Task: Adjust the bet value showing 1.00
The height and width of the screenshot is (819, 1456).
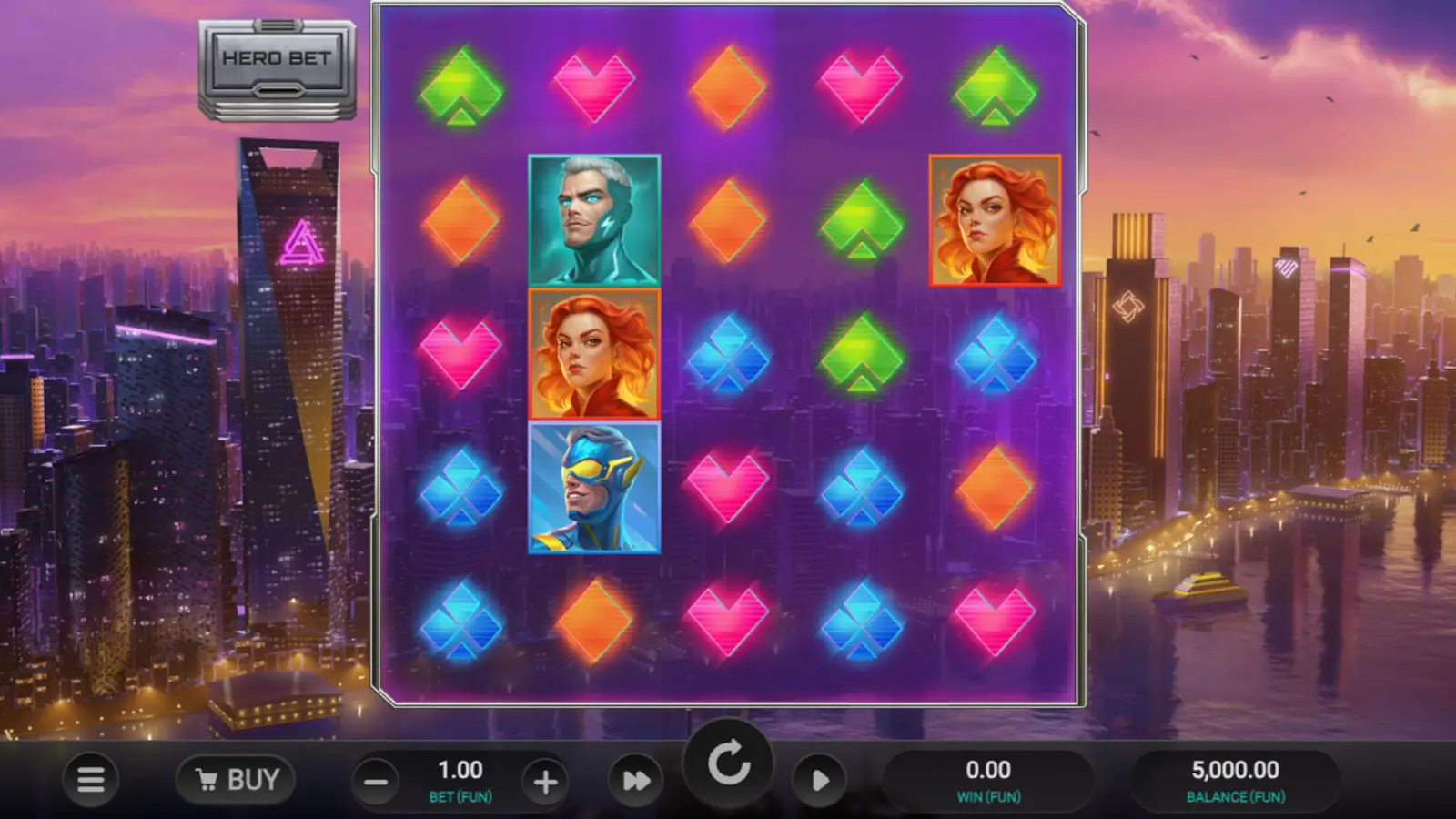Action: (x=460, y=770)
